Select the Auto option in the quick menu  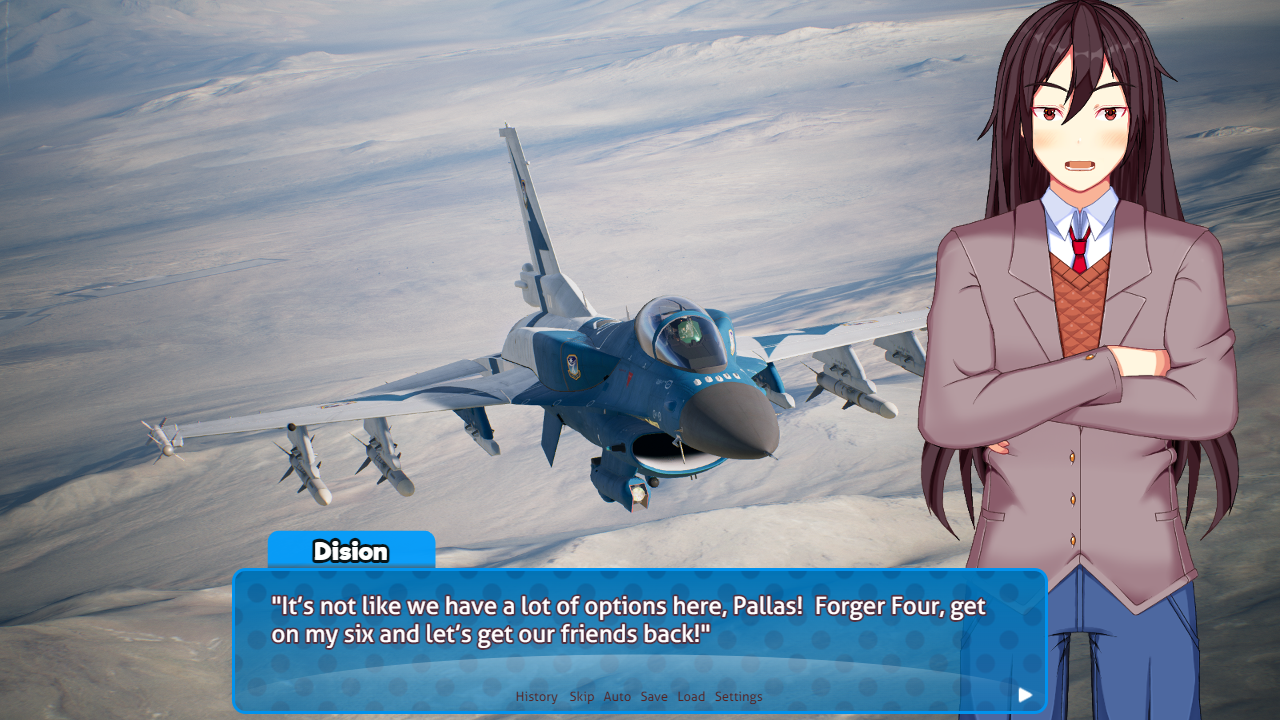(617, 696)
